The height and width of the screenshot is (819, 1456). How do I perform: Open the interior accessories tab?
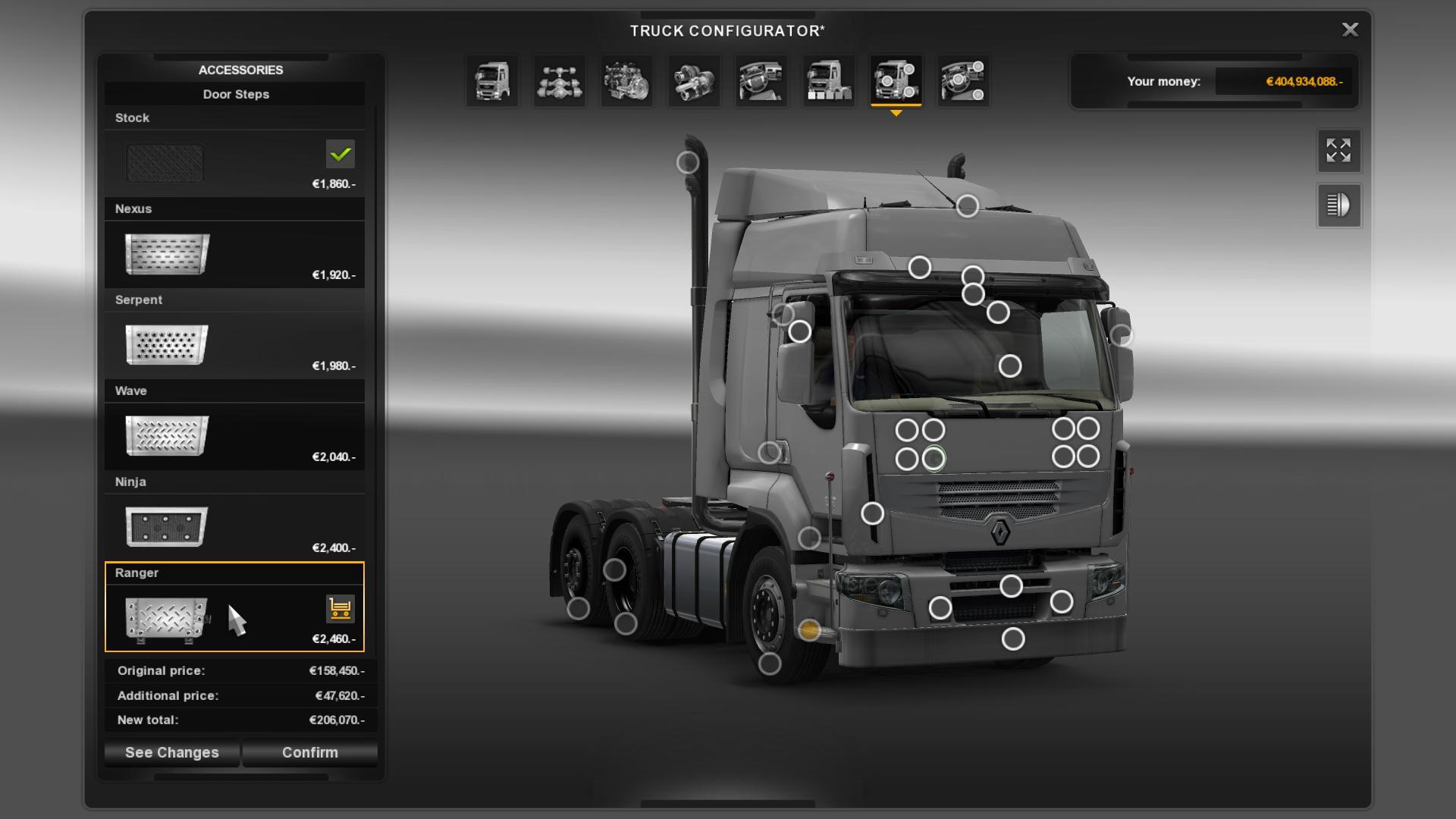coord(963,81)
